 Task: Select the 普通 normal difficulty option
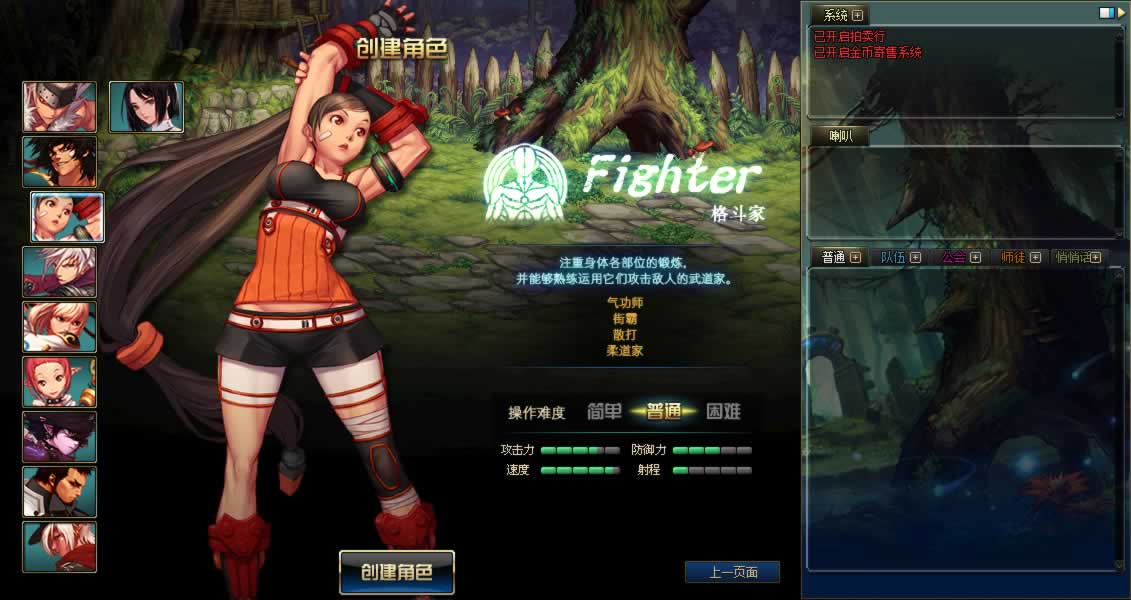[663, 411]
